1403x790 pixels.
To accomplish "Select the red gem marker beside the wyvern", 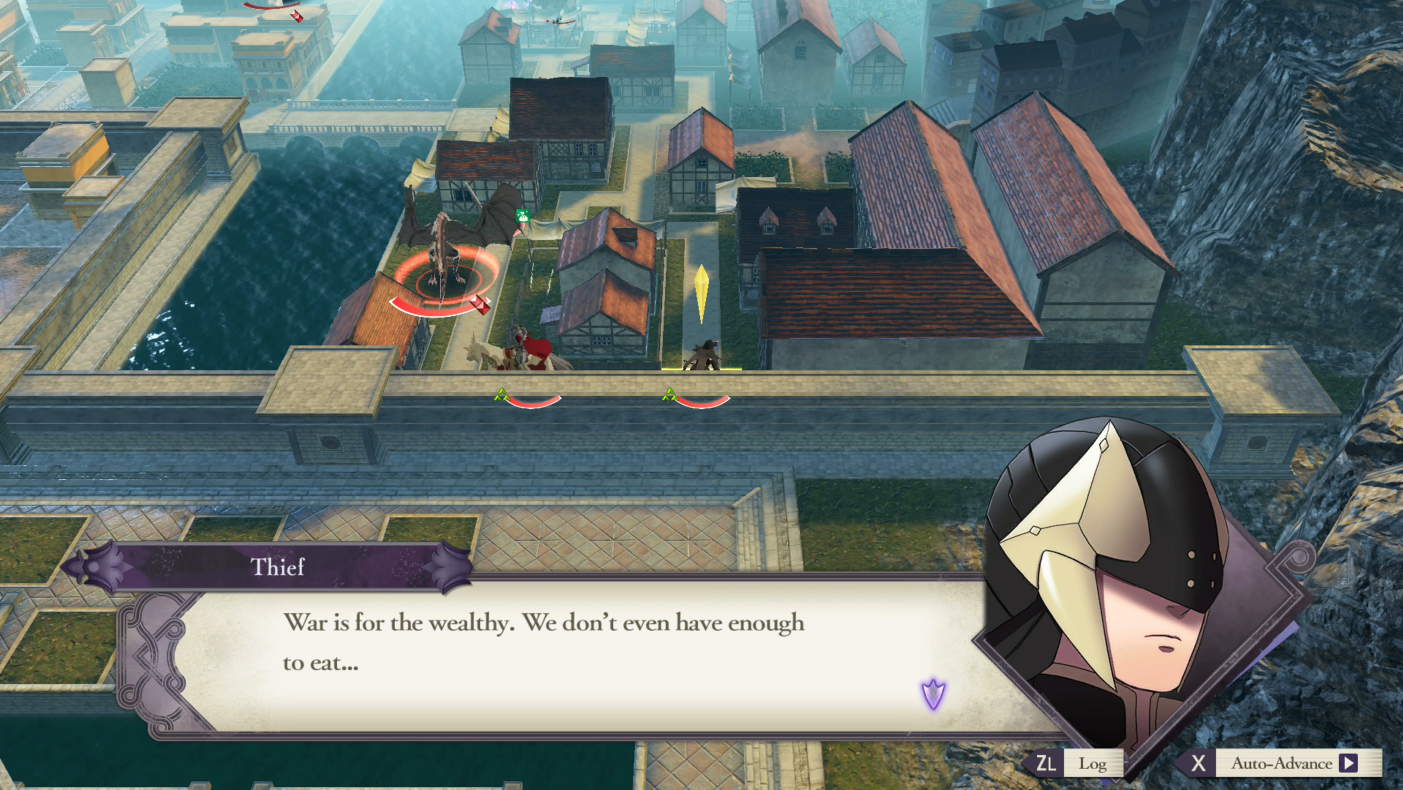I will point(480,305).
